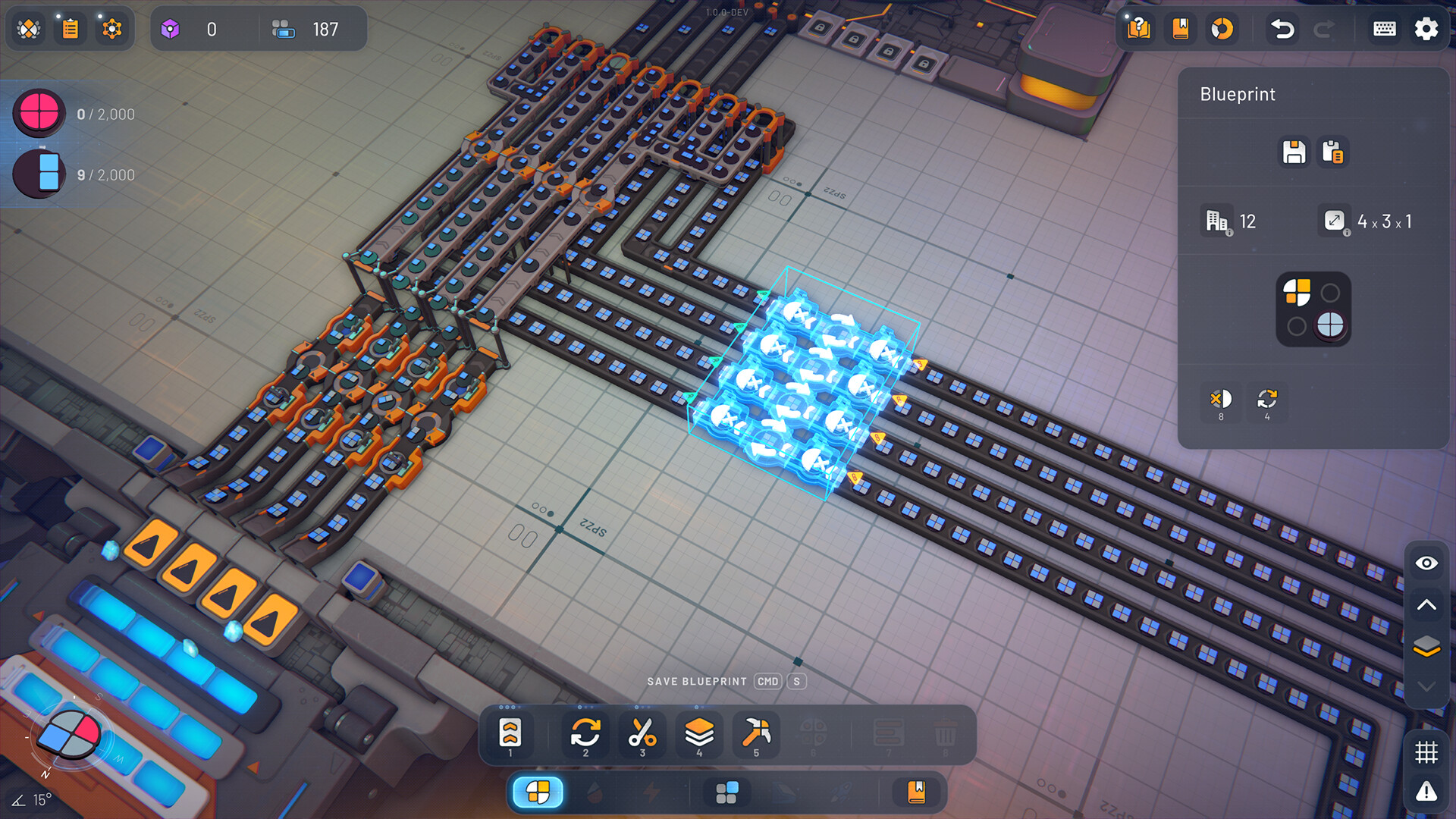The height and width of the screenshot is (819, 1456).
Task: Toggle the layers indicator on the right edge
Action: click(x=1426, y=647)
